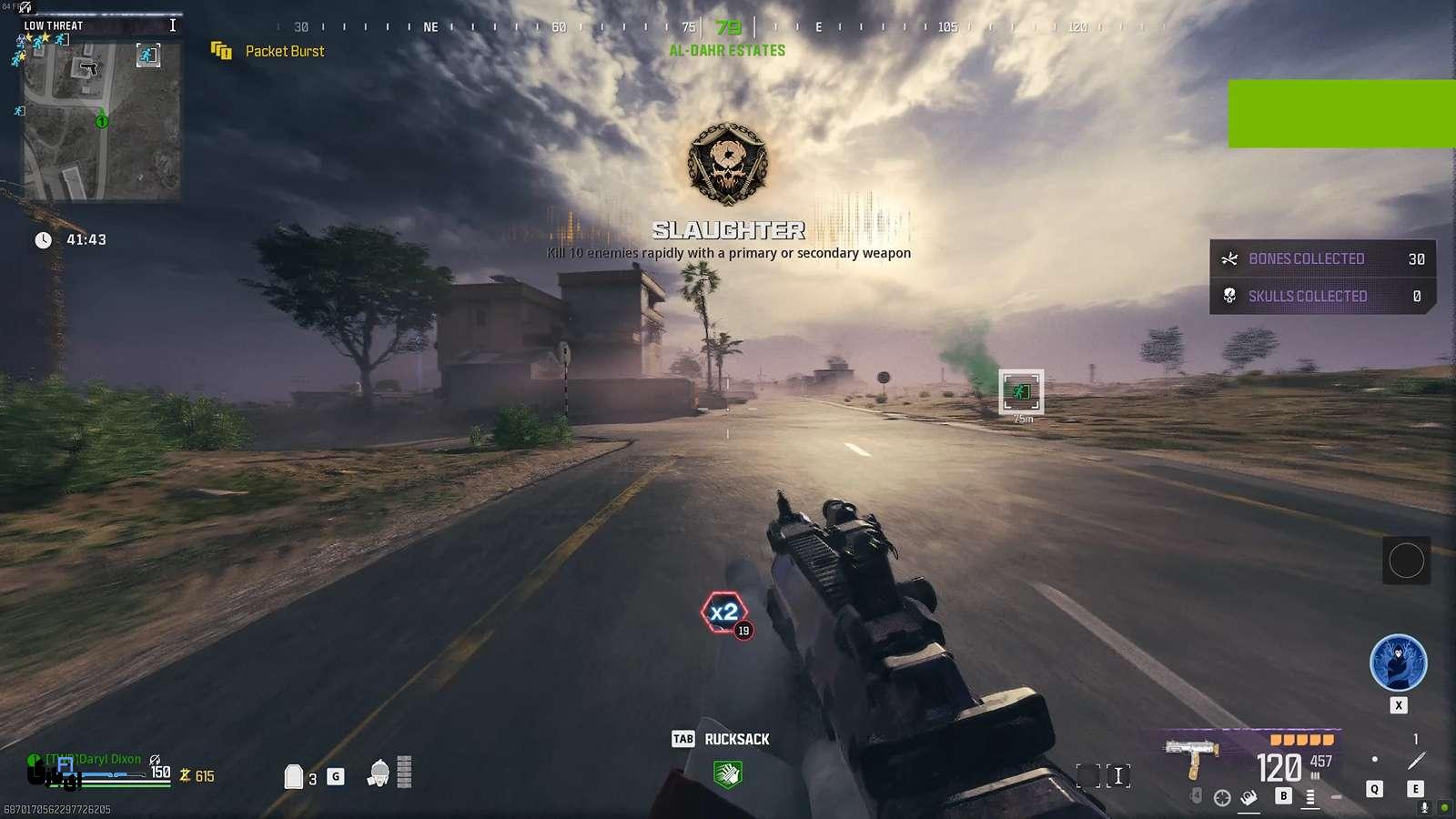This screenshot has height=819, width=1456.
Task: Activate the blue hooded figure field upgrade
Action: [x=1398, y=662]
